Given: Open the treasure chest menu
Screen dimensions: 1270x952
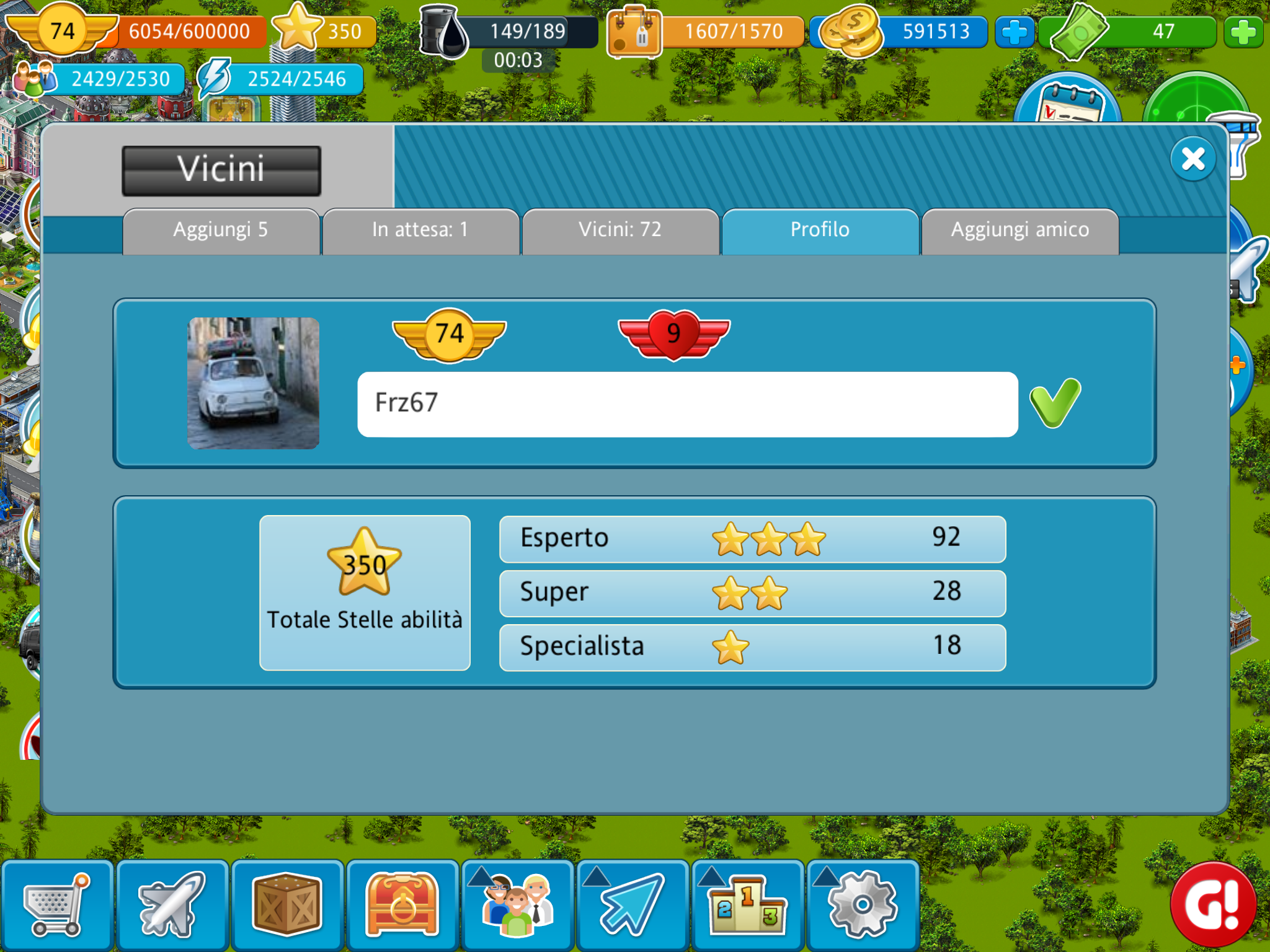Looking at the screenshot, I should [402, 906].
